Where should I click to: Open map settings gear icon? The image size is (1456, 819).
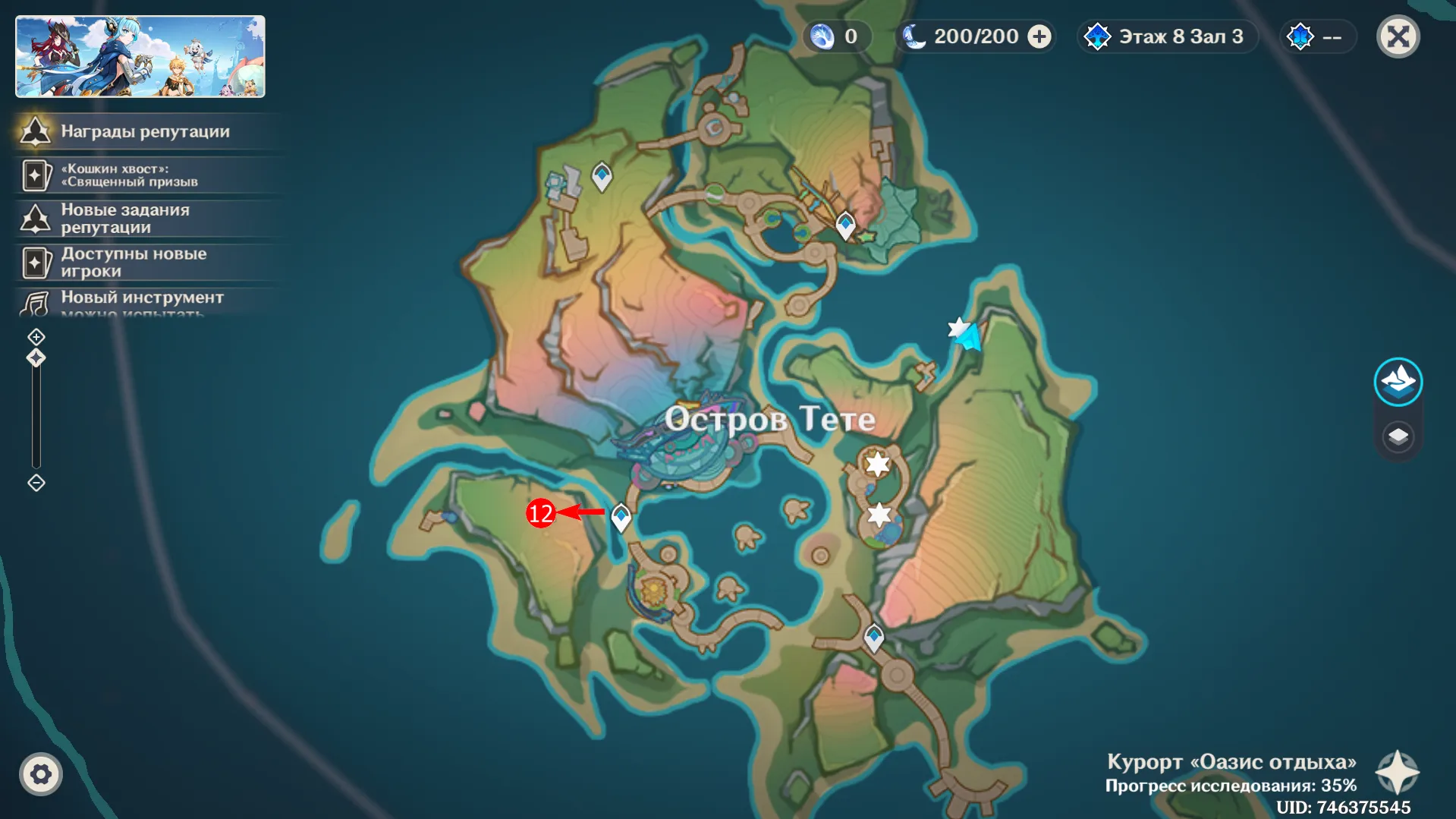click(41, 774)
